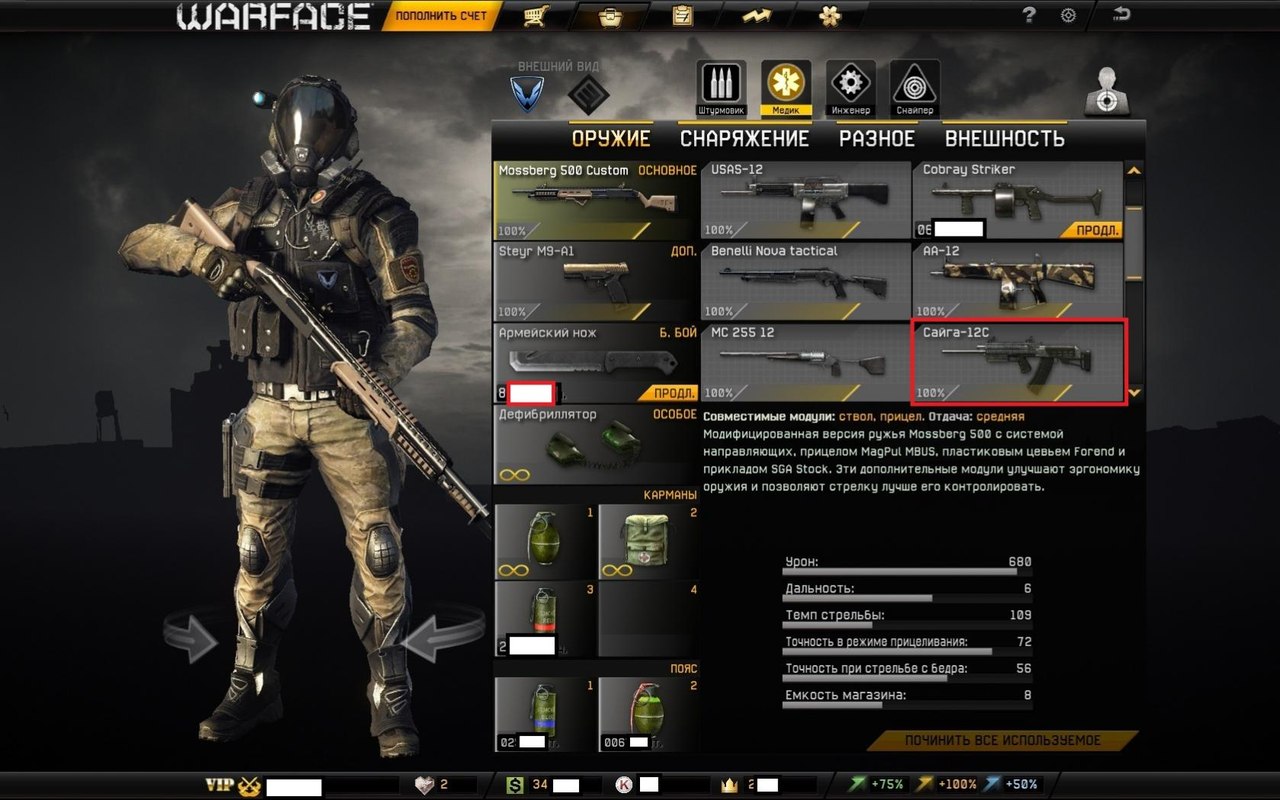
Task: Show the ВНЕШНОСТЬ tab
Action: (x=1004, y=139)
